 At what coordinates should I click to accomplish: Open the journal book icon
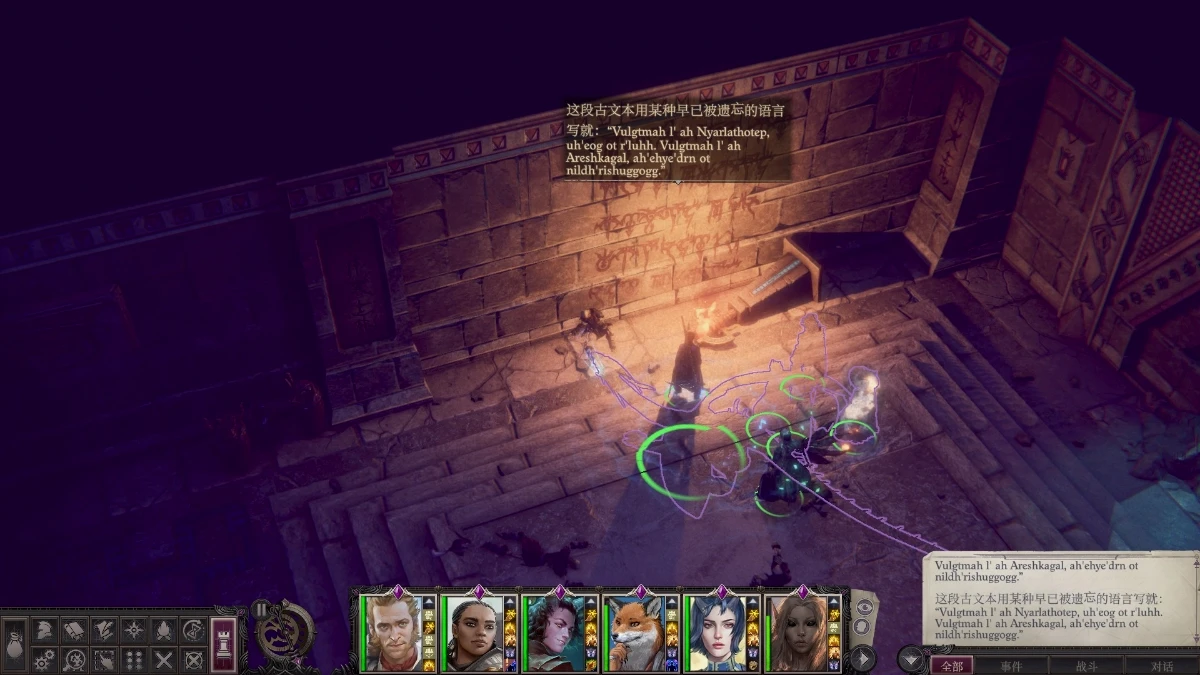75,630
